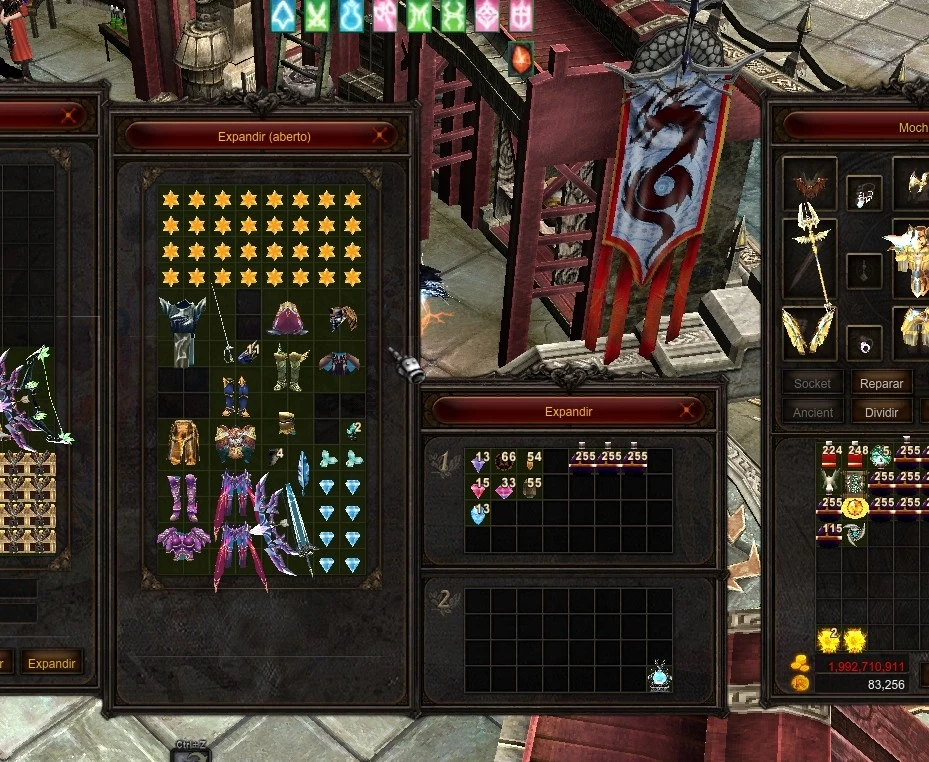Click the Dividir button
Viewport: 929px width, 762px height.
click(881, 412)
